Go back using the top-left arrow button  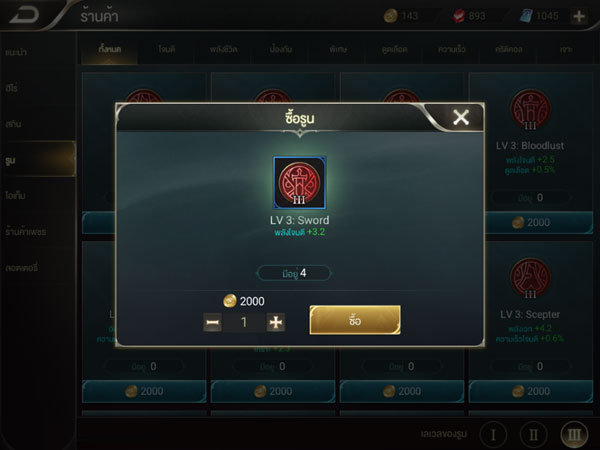point(27,14)
